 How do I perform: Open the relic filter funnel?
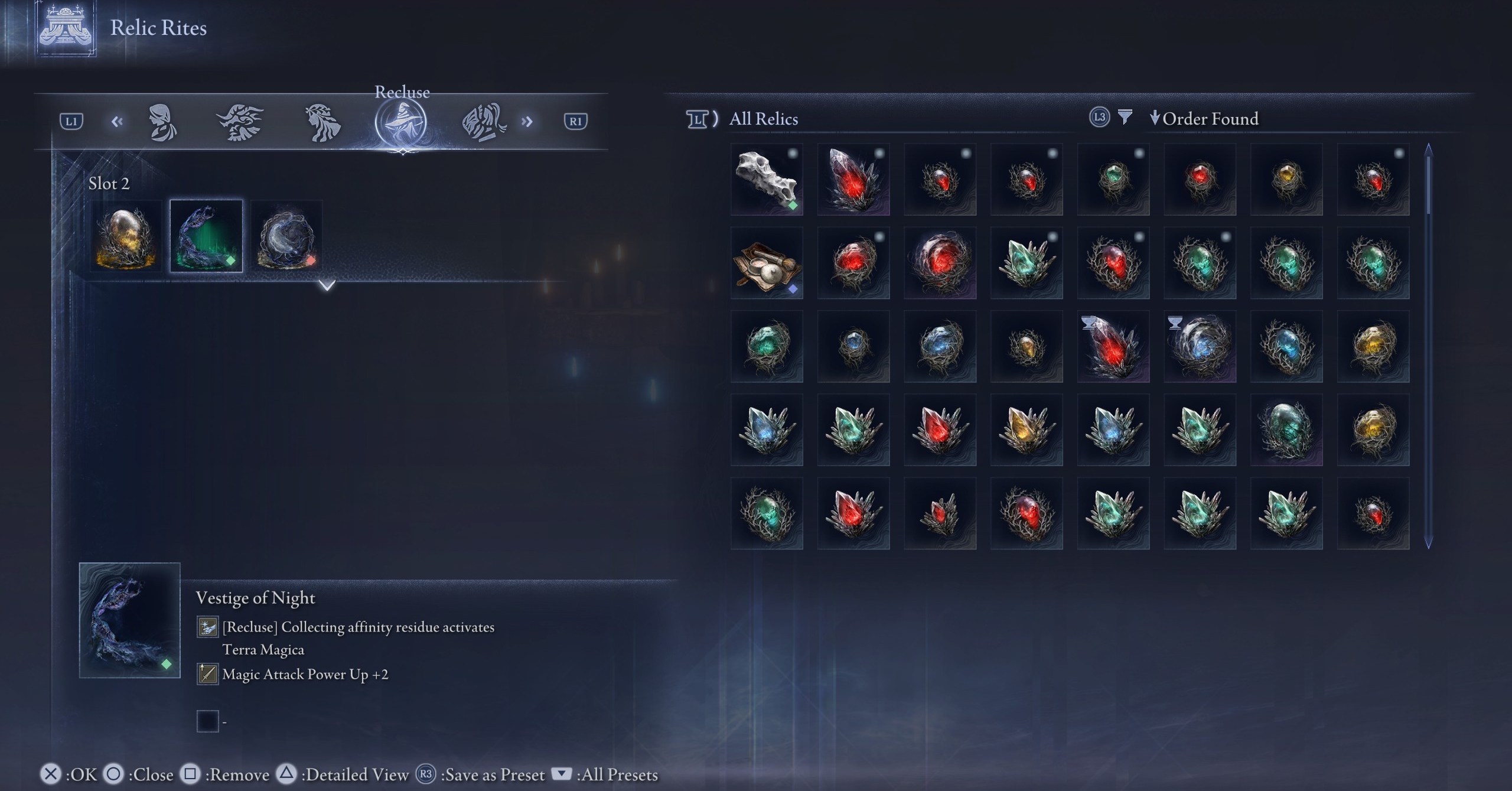(x=1125, y=117)
